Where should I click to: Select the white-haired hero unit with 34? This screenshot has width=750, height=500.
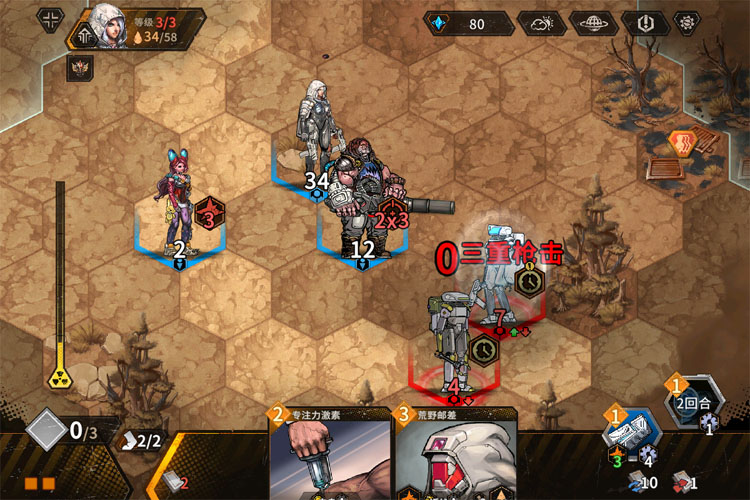tap(314, 130)
